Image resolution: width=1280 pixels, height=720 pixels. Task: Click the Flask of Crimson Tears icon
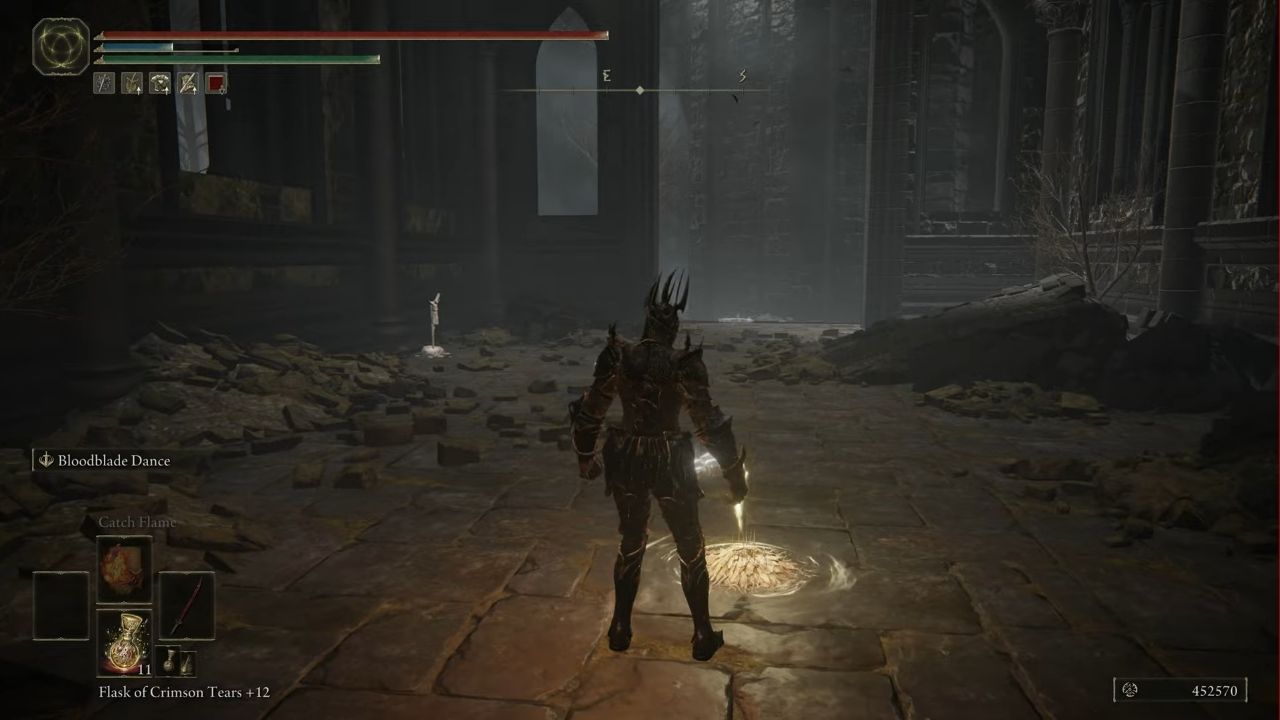125,645
